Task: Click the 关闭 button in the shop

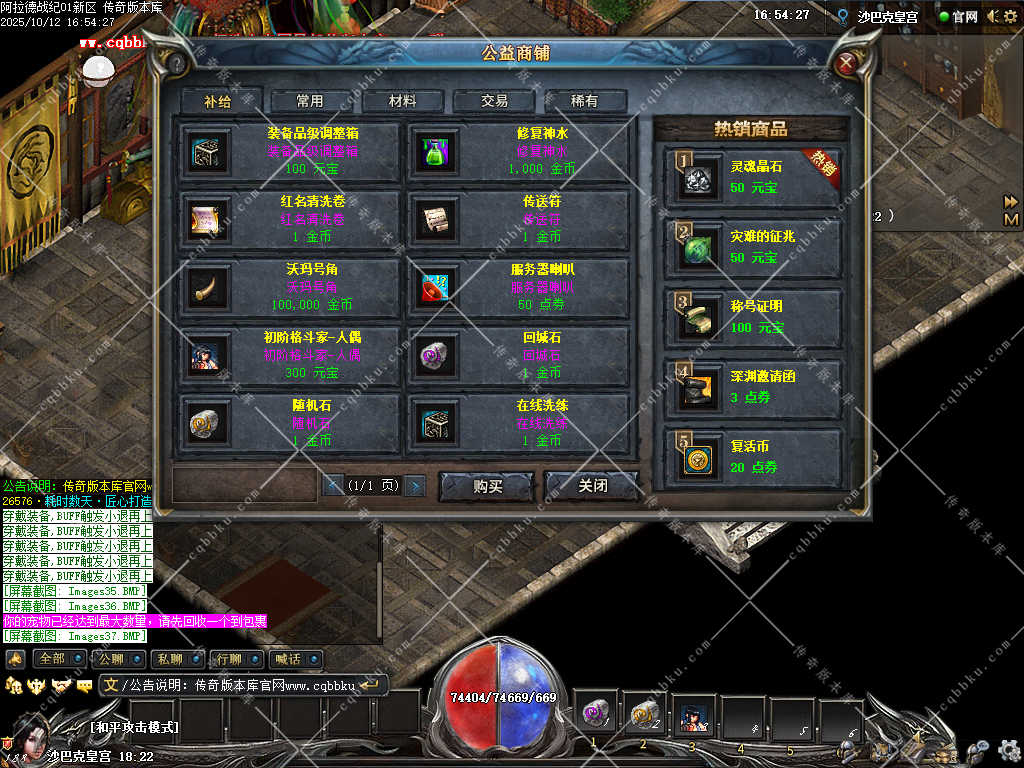Action: click(592, 486)
